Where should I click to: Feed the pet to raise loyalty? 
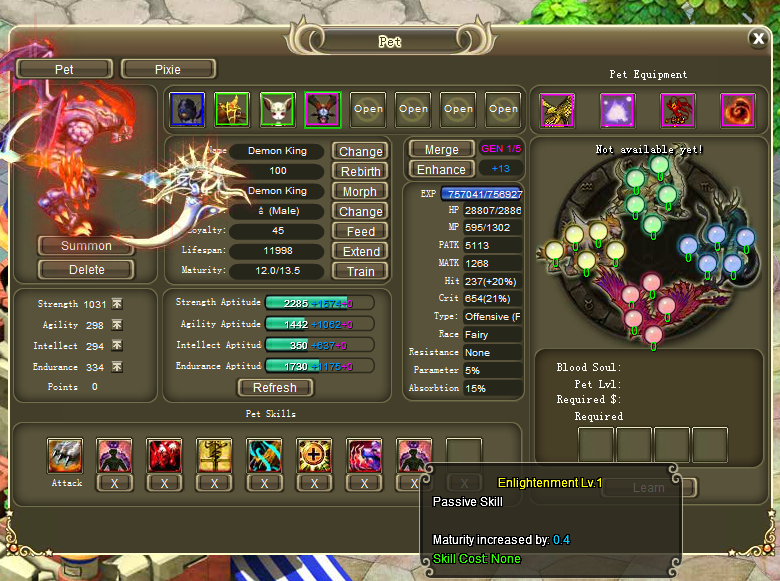[360, 231]
